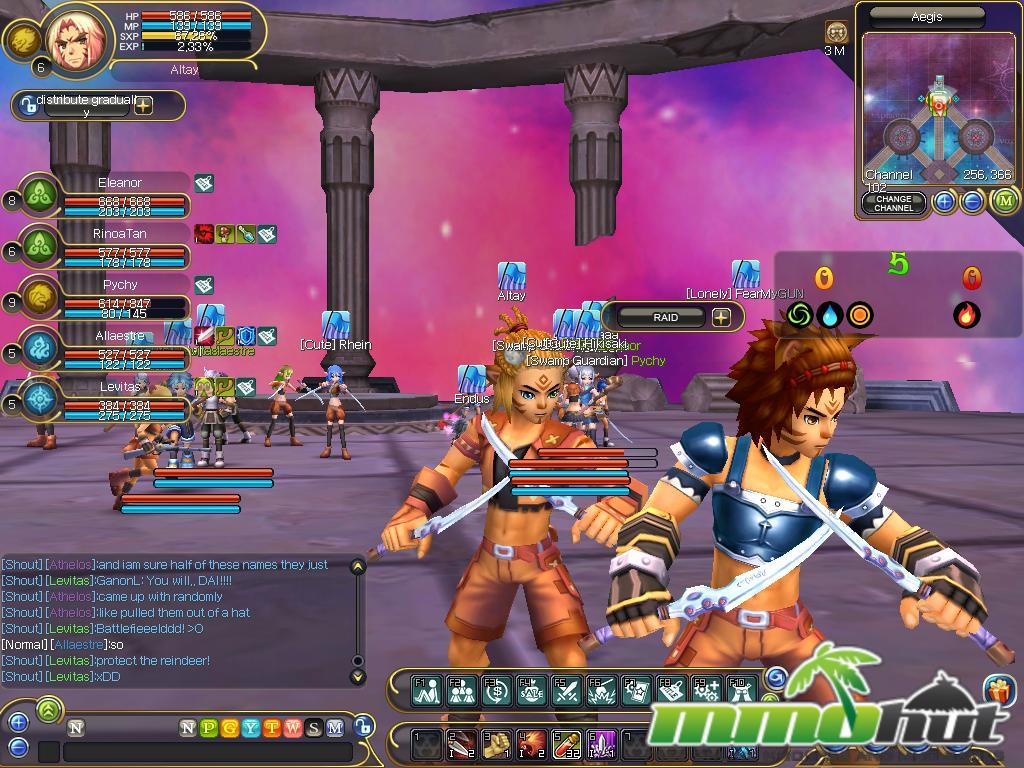The width and height of the screenshot is (1024, 768).
Task: Zoom out the minimap with minus button
Action: [972, 202]
